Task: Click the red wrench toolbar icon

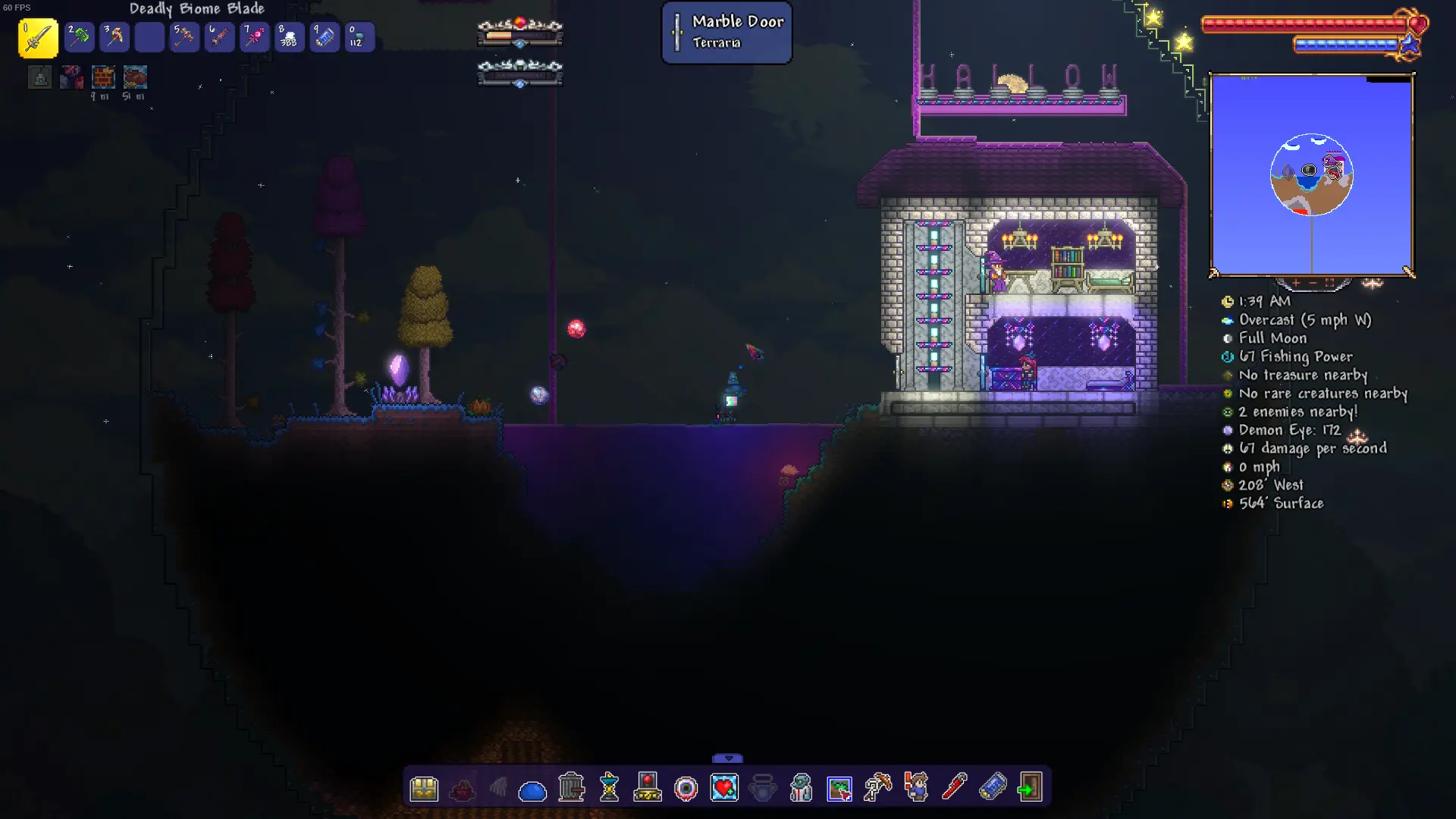Action: 954,787
